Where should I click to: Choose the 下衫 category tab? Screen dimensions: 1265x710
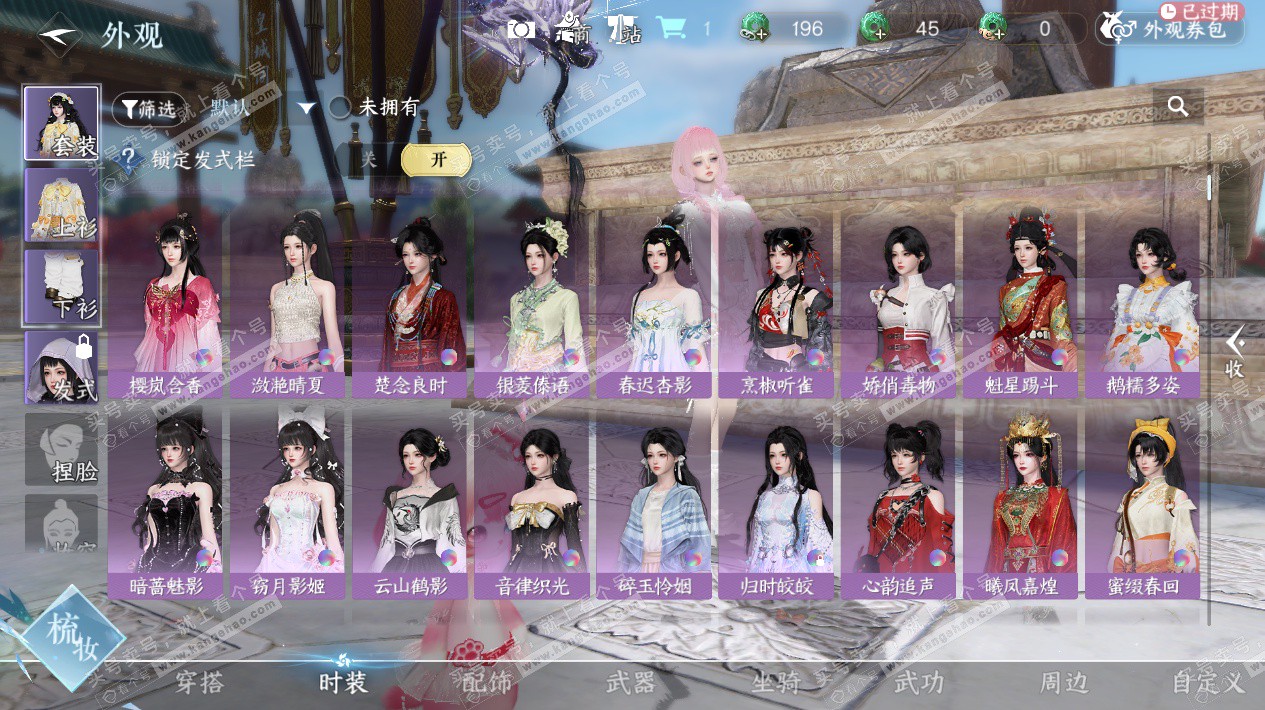click(x=62, y=288)
